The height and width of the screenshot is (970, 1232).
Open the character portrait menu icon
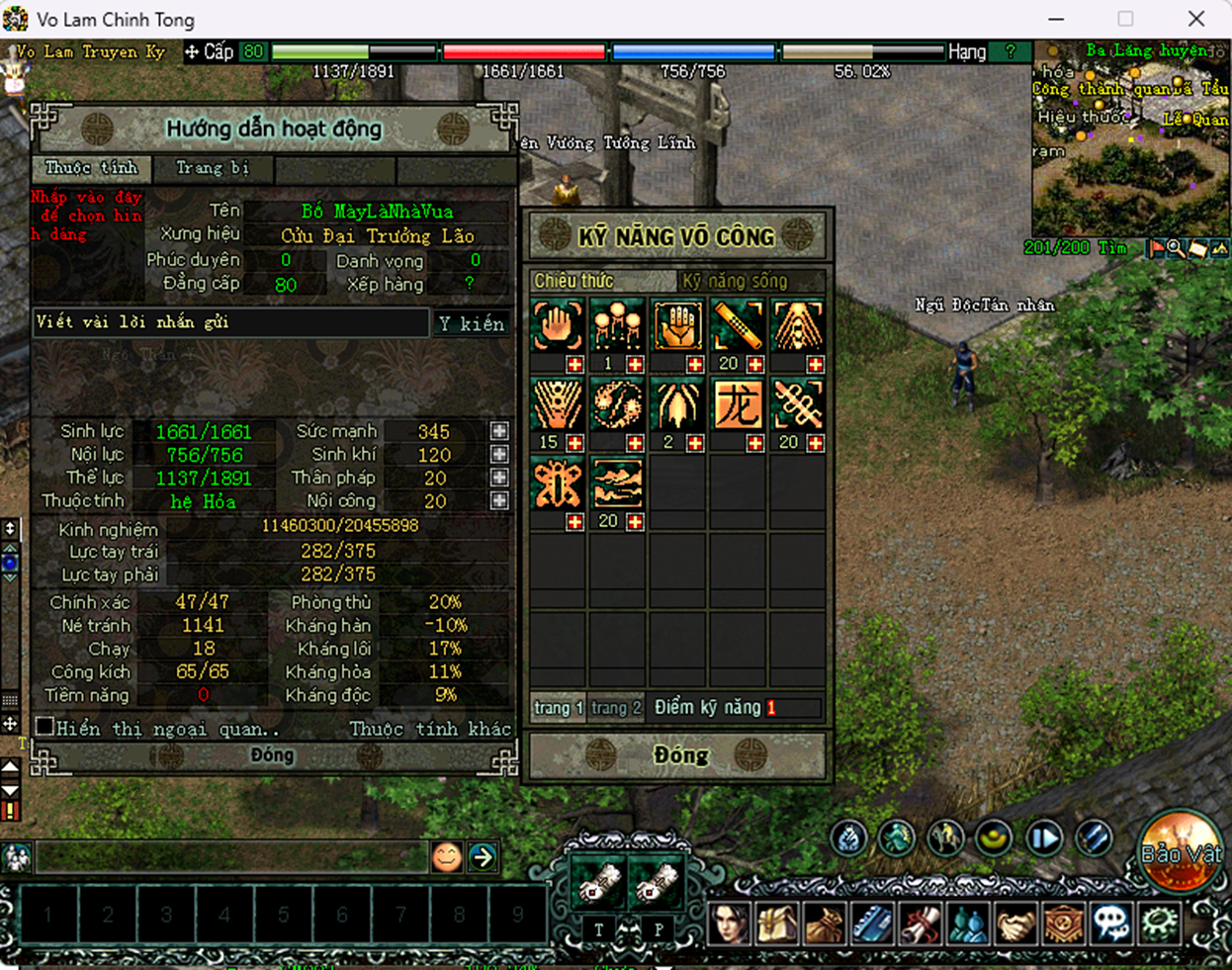(x=730, y=924)
